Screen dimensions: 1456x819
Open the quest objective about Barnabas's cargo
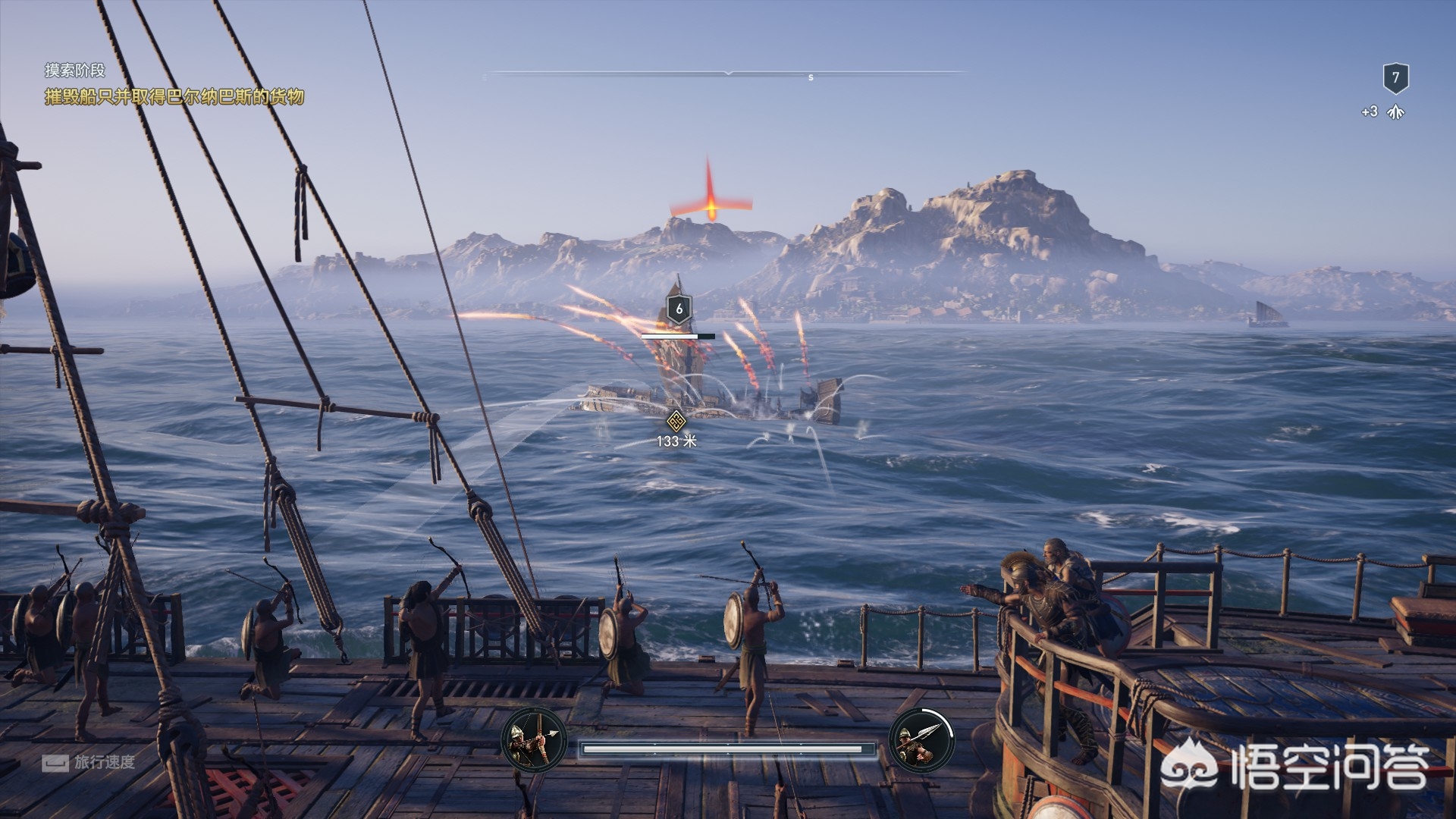(x=174, y=96)
